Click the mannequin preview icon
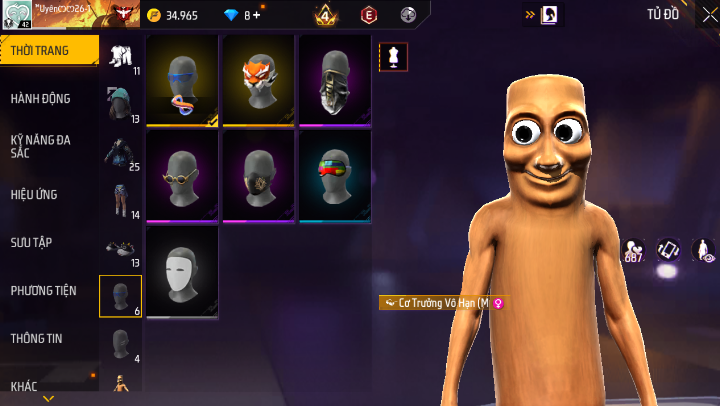 click(x=393, y=57)
